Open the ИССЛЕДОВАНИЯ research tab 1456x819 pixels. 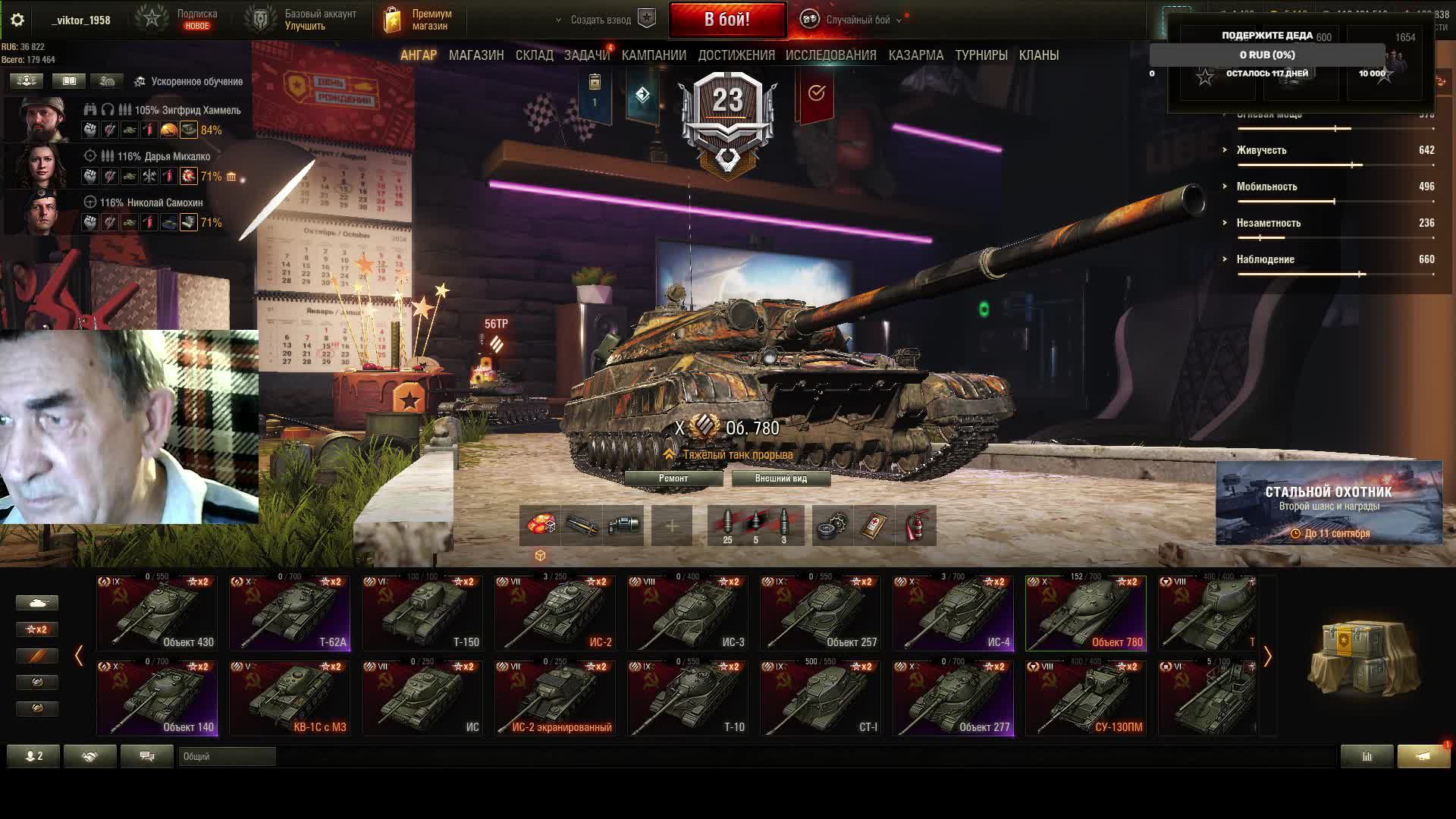coord(830,55)
